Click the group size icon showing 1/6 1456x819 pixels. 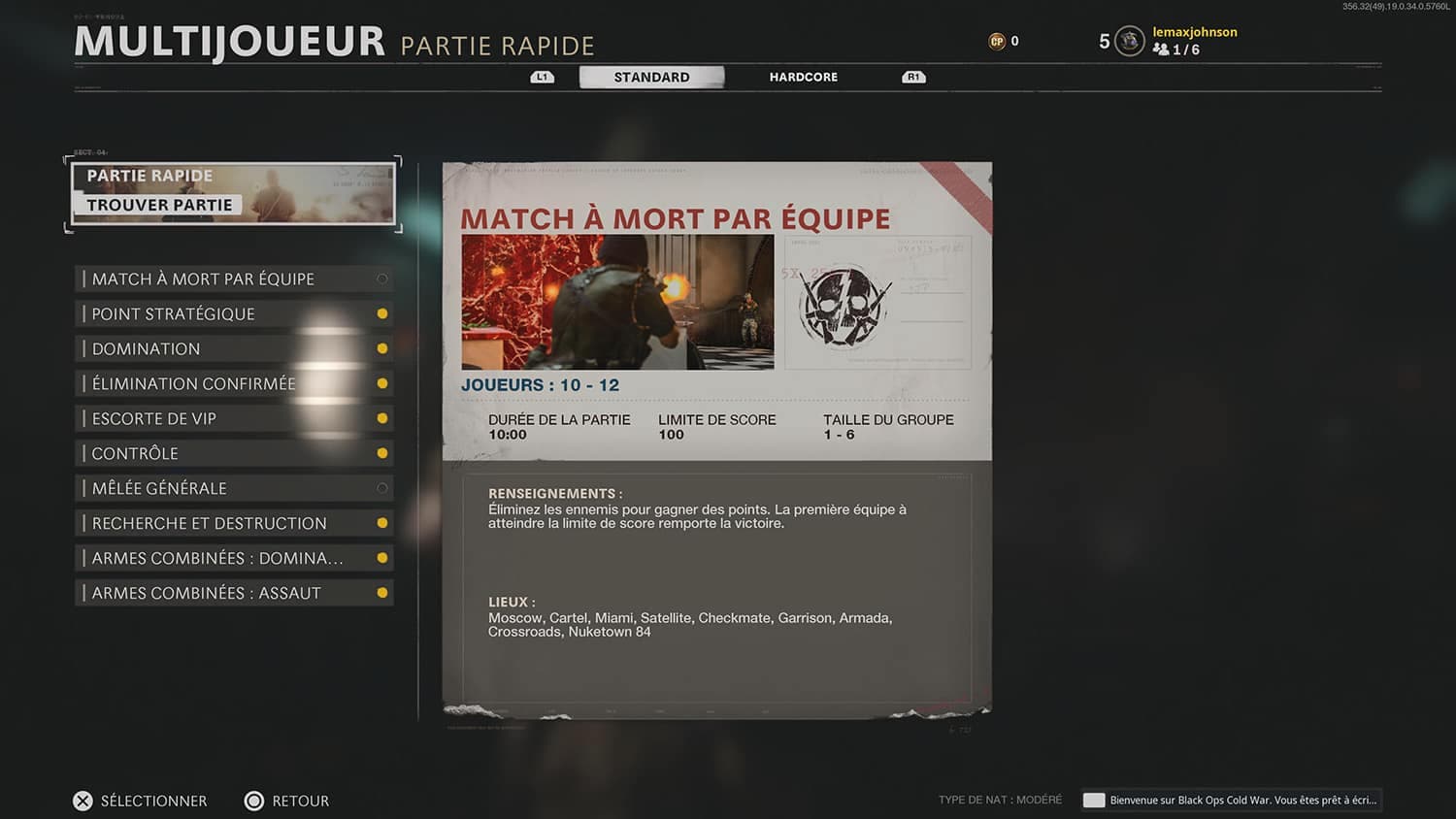coord(1163,49)
